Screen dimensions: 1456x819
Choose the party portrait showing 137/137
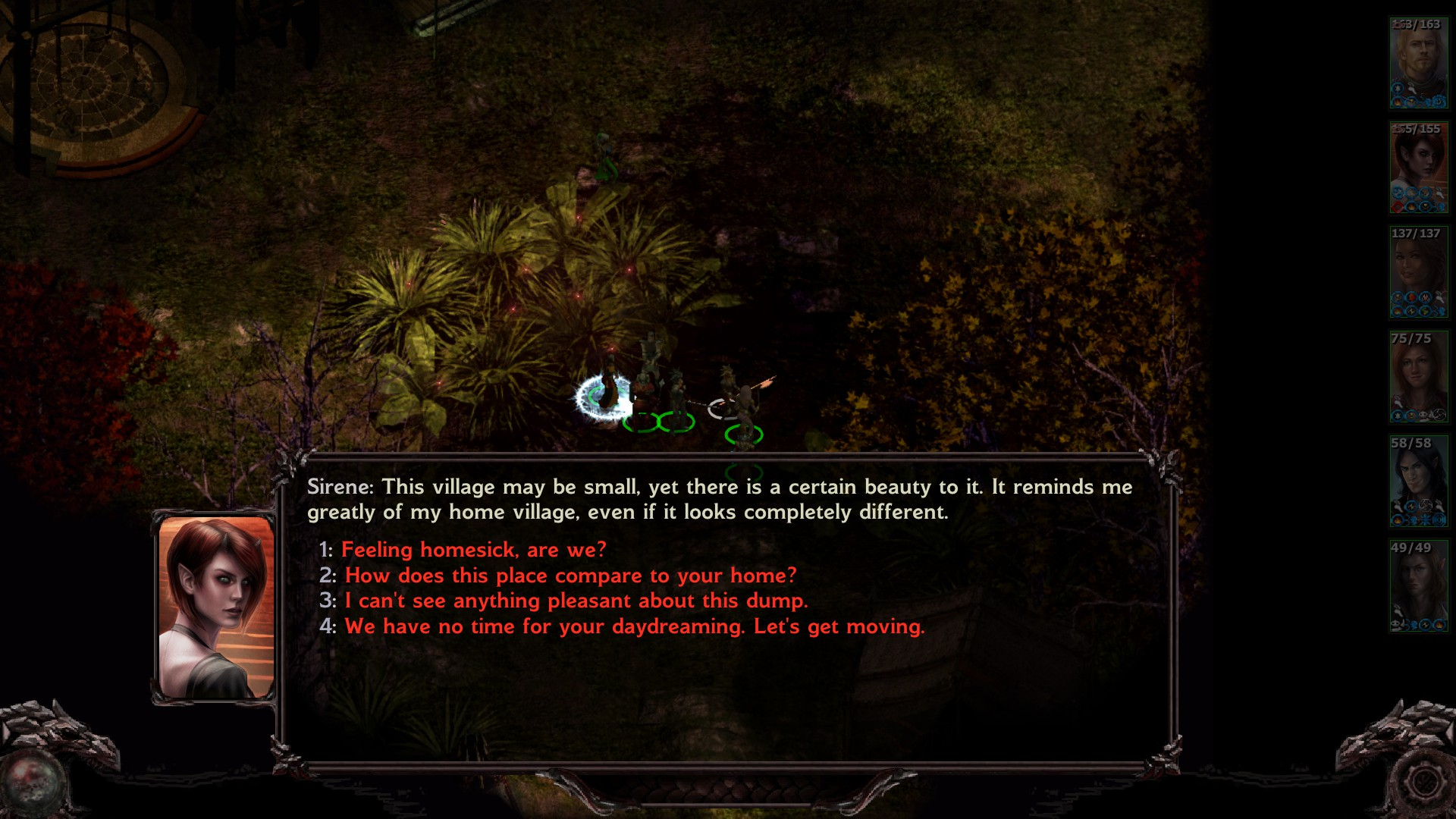[1417, 272]
